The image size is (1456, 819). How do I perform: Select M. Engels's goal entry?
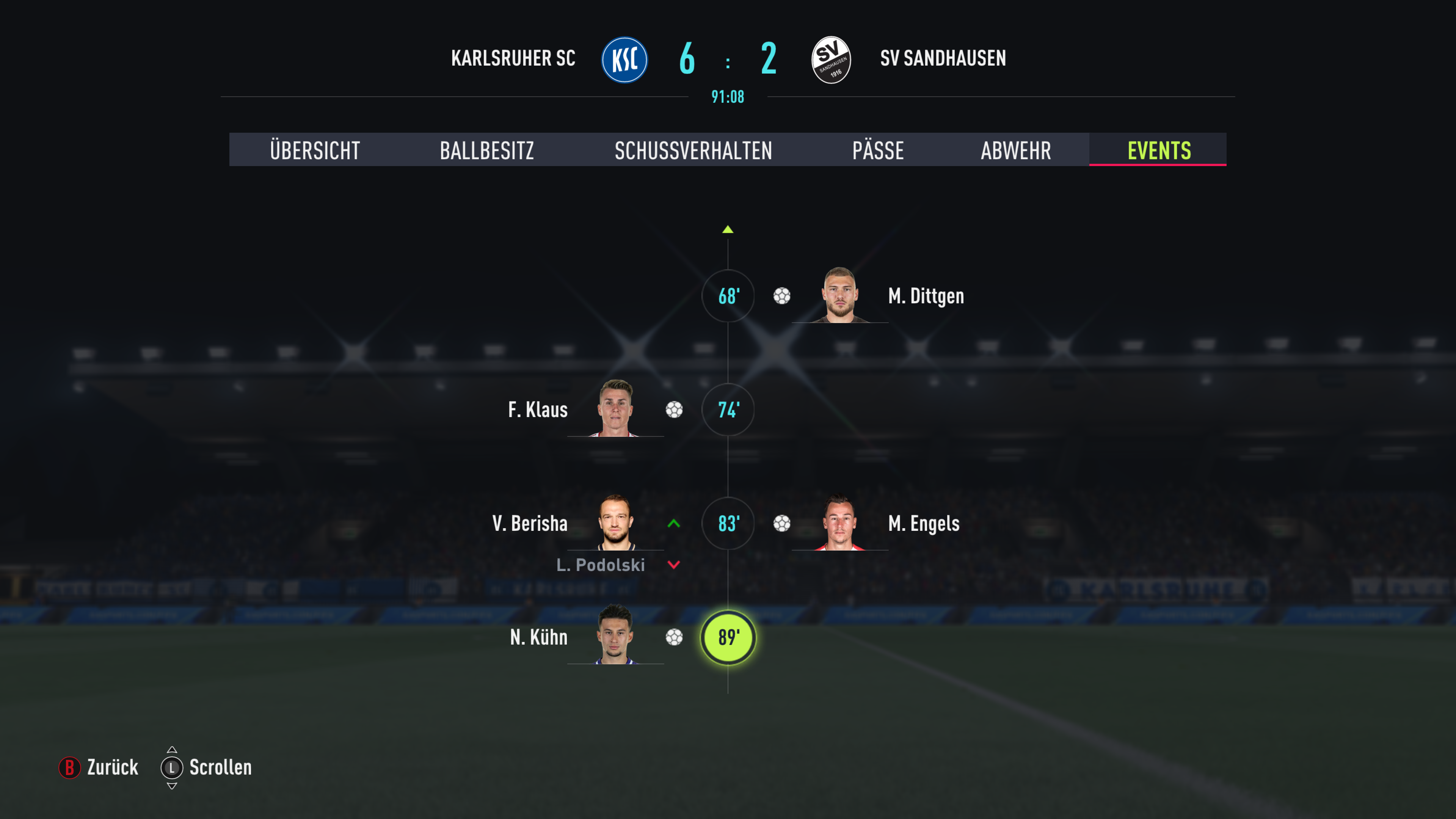[x=923, y=523]
